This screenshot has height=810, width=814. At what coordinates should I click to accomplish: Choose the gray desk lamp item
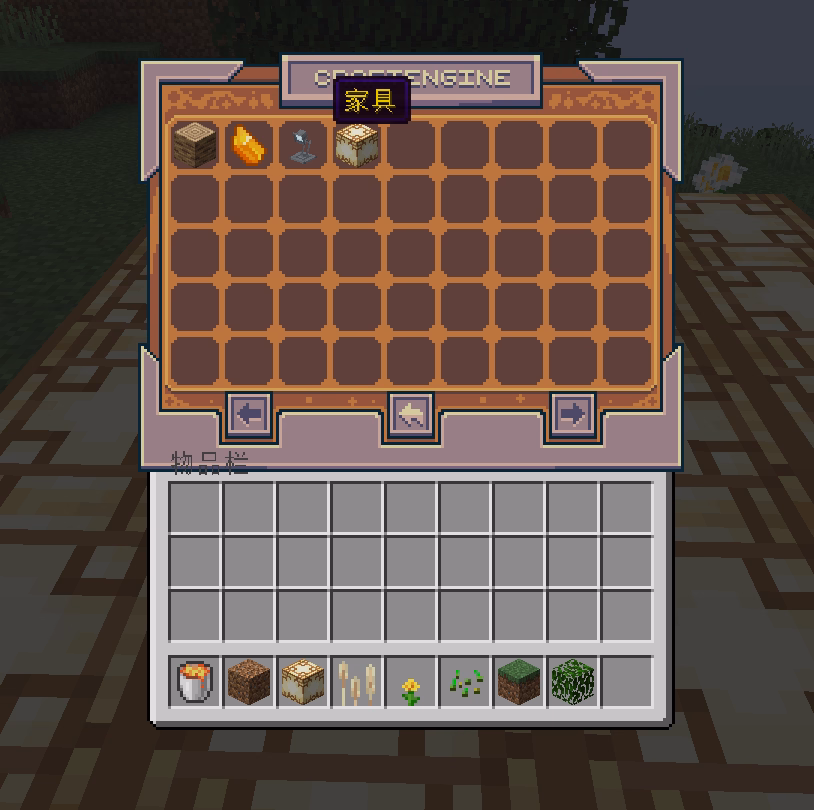(302, 145)
